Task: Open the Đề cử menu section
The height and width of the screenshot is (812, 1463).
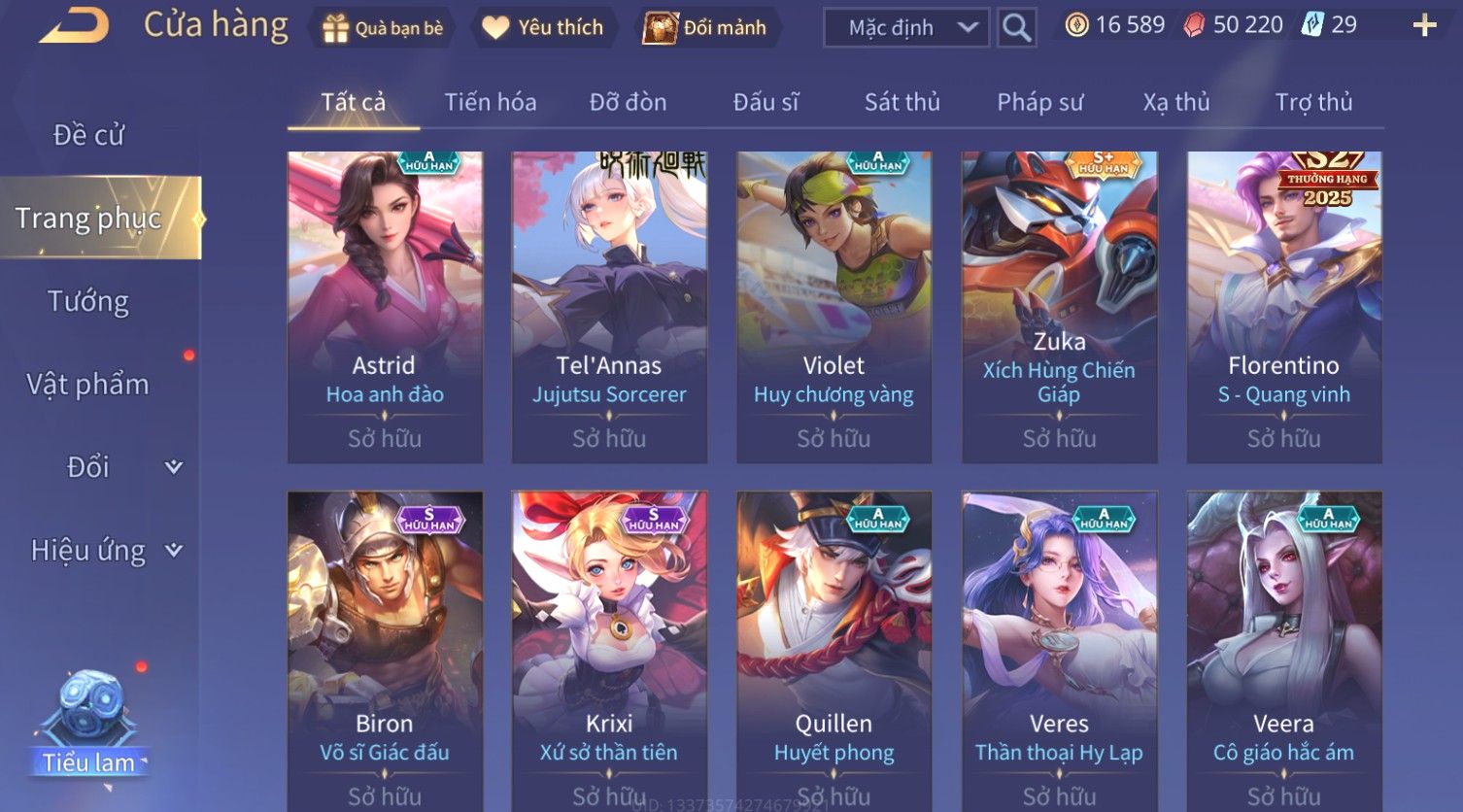Action: (88, 135)
